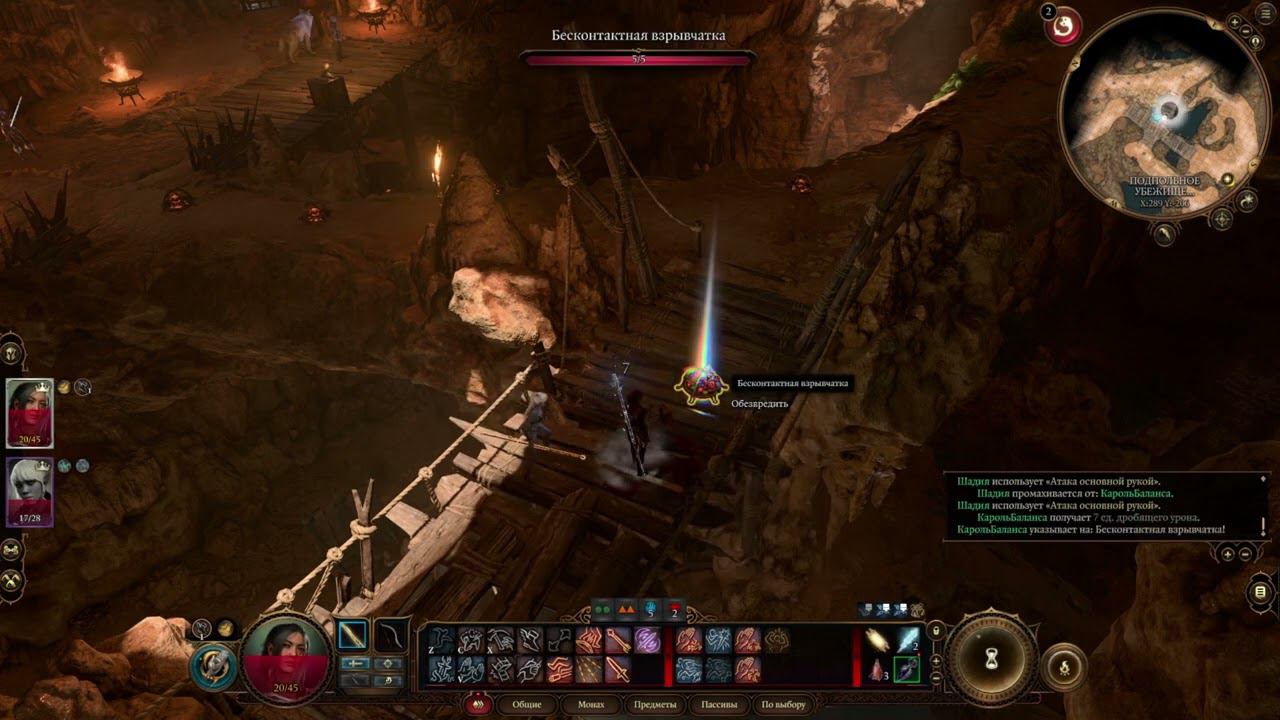Switch to the Общие hotbar tab
This screenshot has height=720, width=1280.
click(x=527, y=705)
